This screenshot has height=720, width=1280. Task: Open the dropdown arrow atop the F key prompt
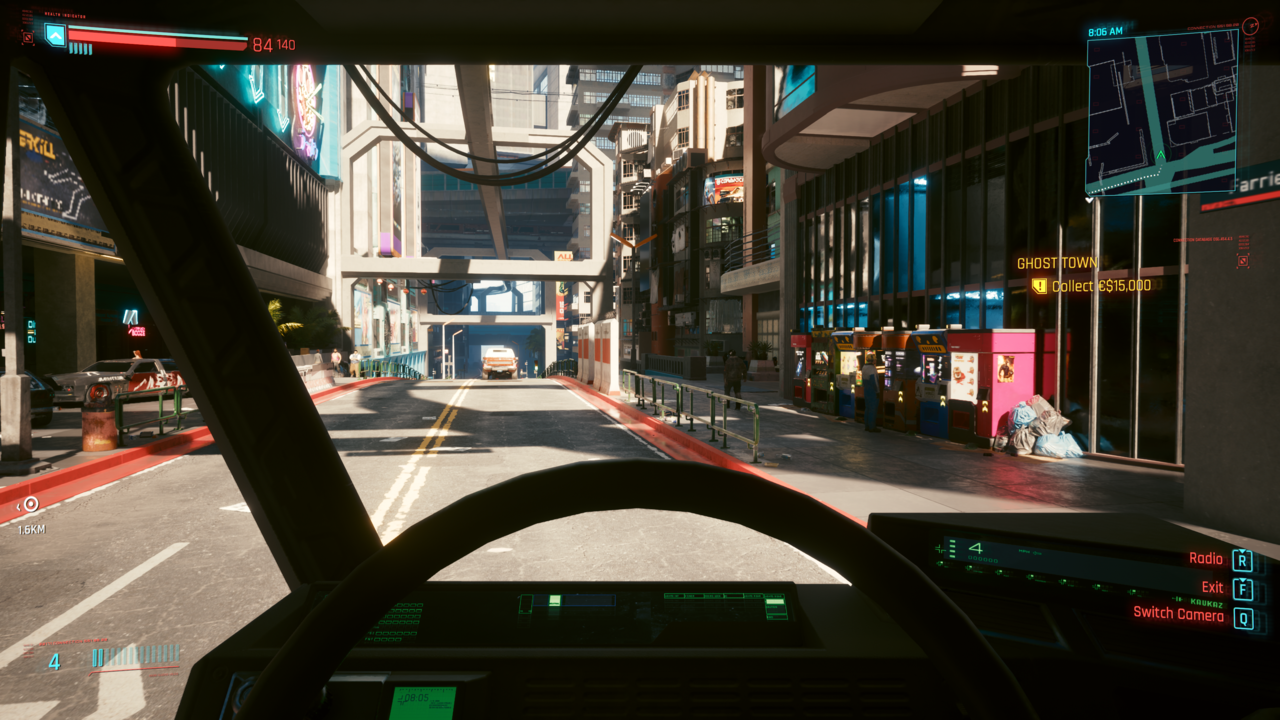pyautogui.click(x=1243, y=582)
